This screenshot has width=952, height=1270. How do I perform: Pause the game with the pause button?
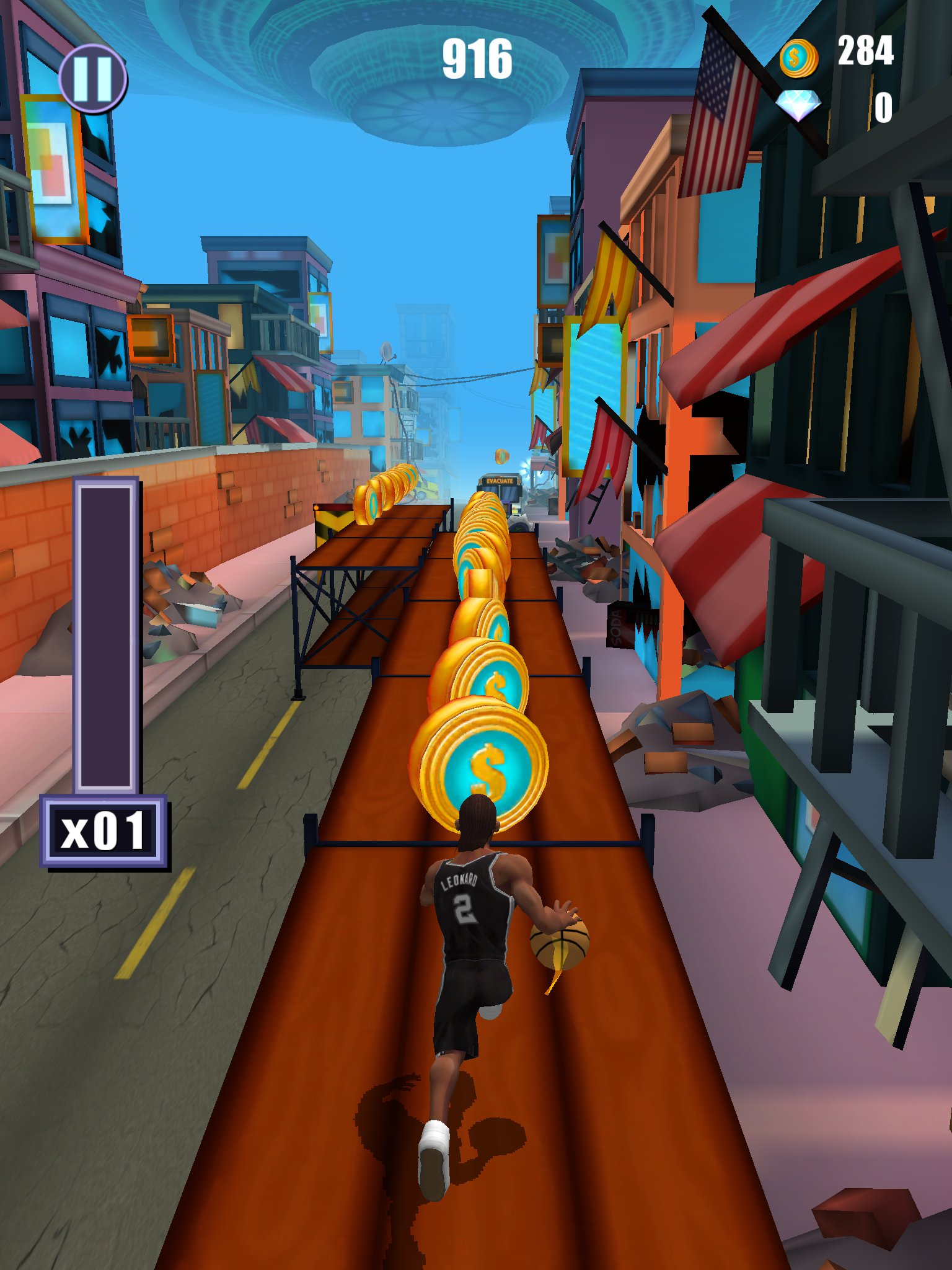coord(93,79)
